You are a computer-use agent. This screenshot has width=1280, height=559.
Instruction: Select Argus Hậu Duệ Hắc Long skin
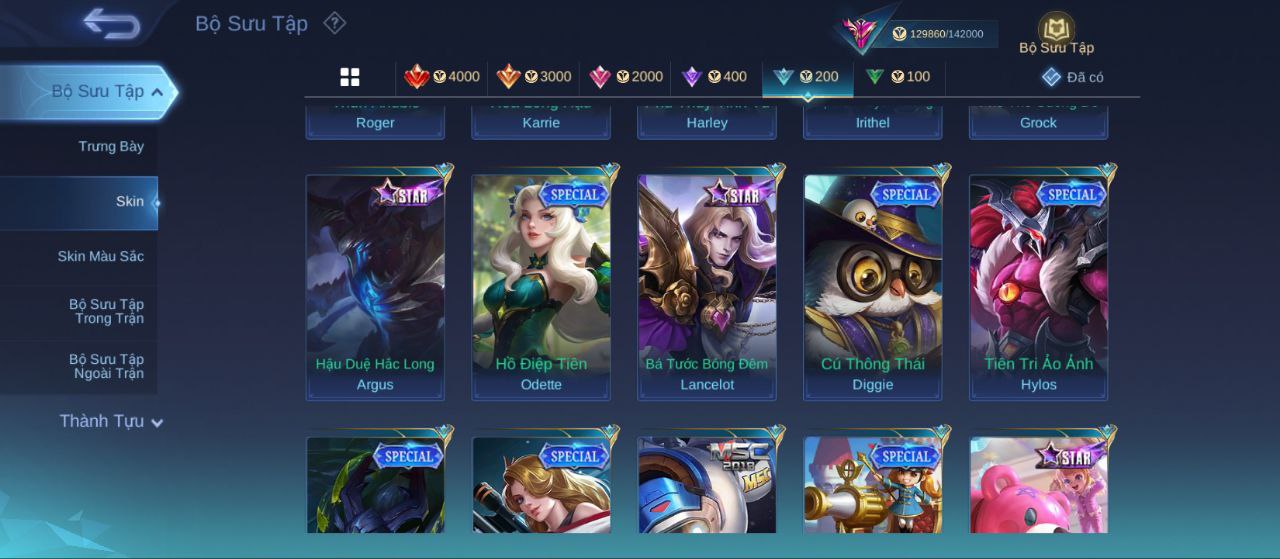pyautogui.click(x=375, y=285)
